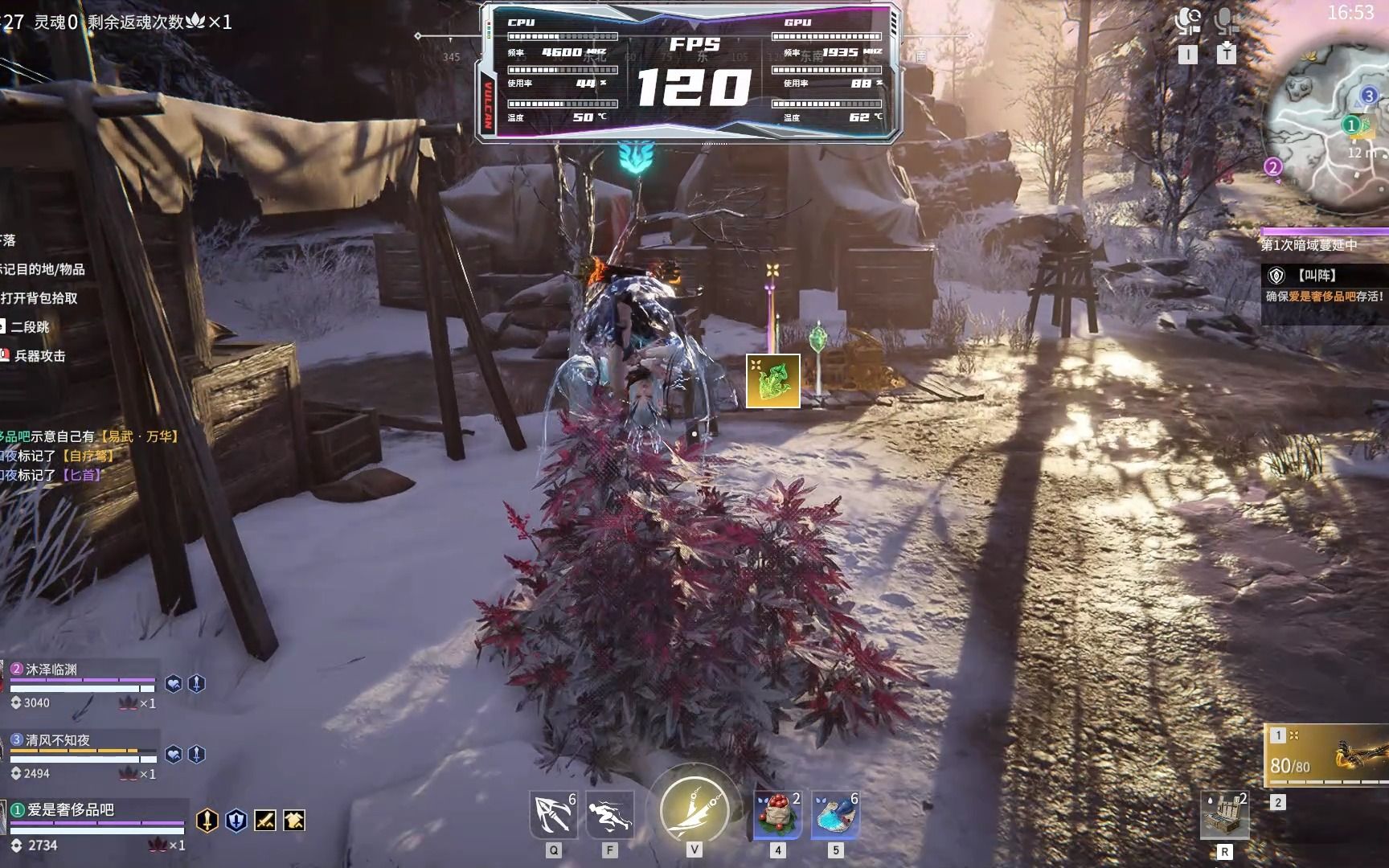Viewport: 1389px width, 868px height.
Task: Click the golden sword buff icon
Action: [x=207, y=821]
